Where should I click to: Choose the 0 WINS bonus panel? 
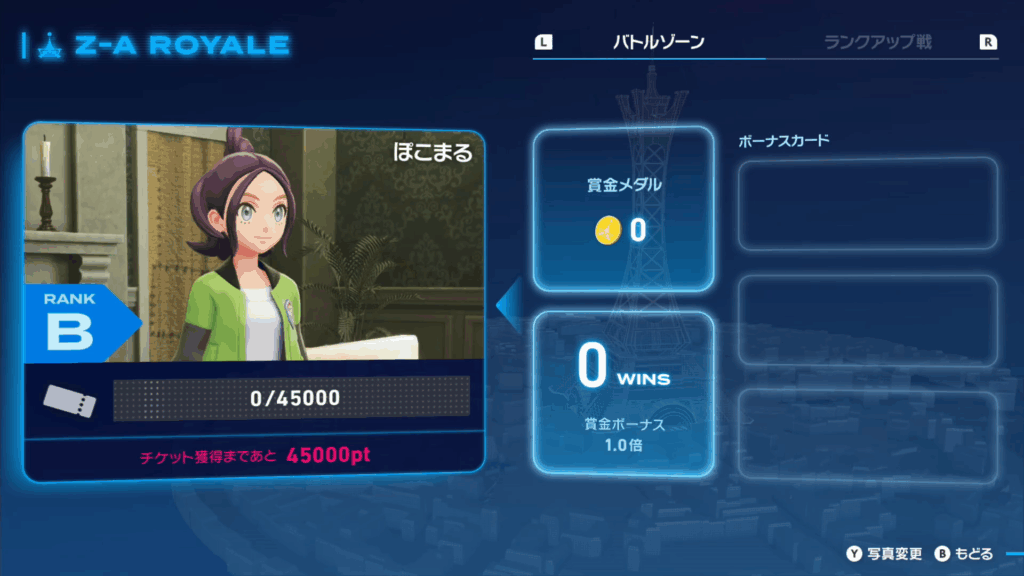coord(622,392)
